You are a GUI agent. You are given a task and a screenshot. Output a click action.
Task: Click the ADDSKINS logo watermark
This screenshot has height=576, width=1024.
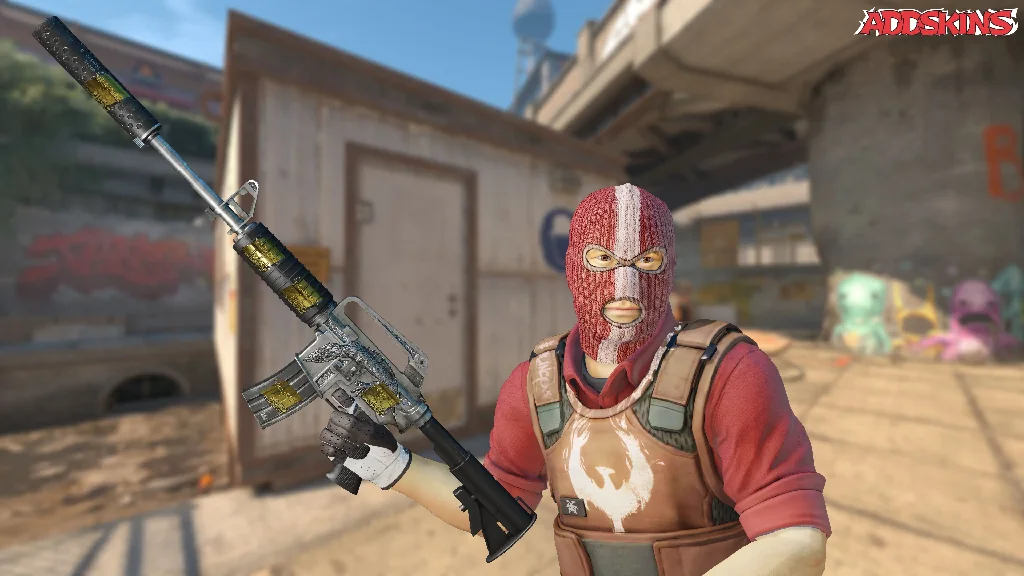coord(936,22)
